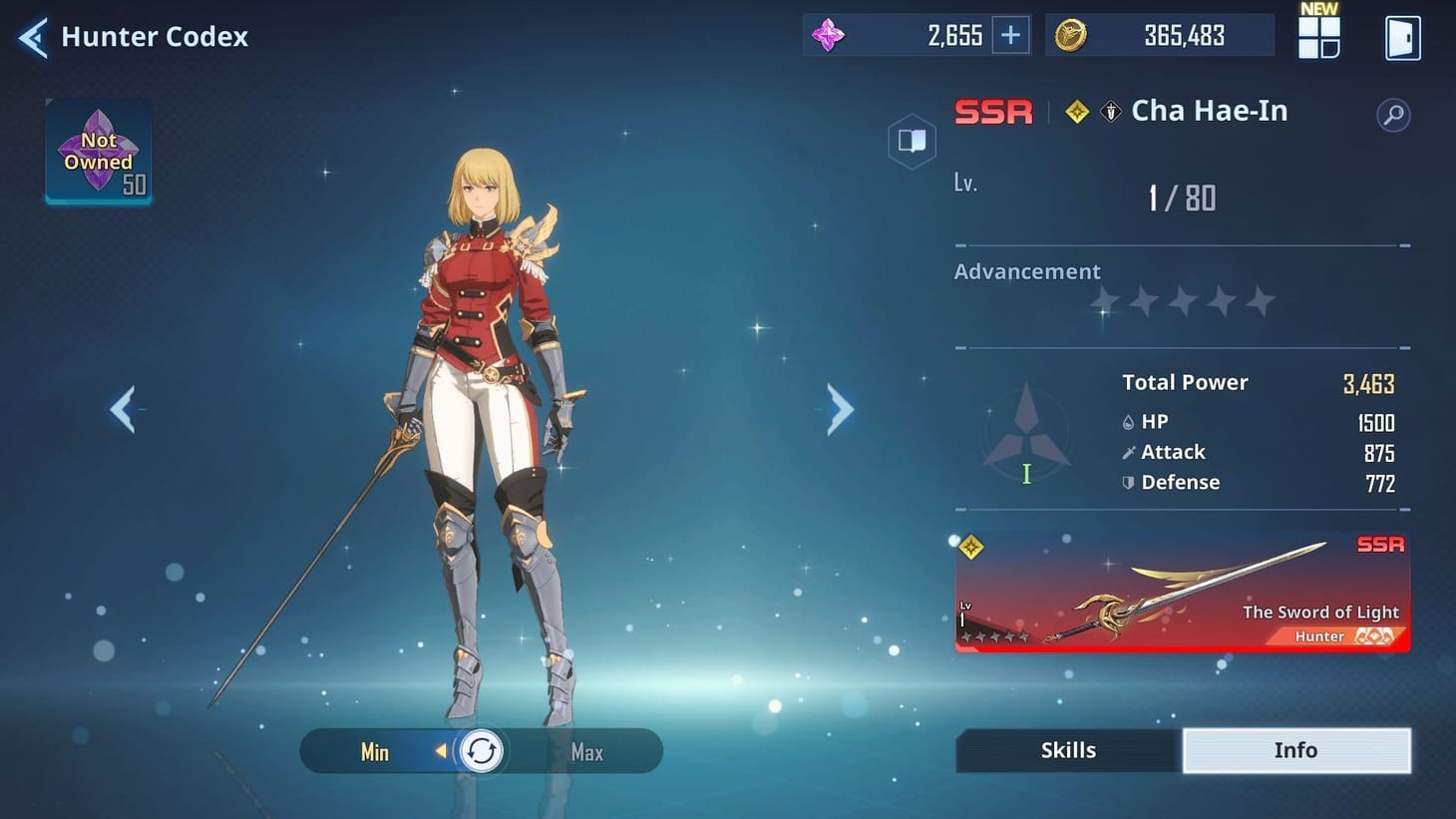
Task: Click the small arrow beside the Min label
Action: click(x=440, y=752)
